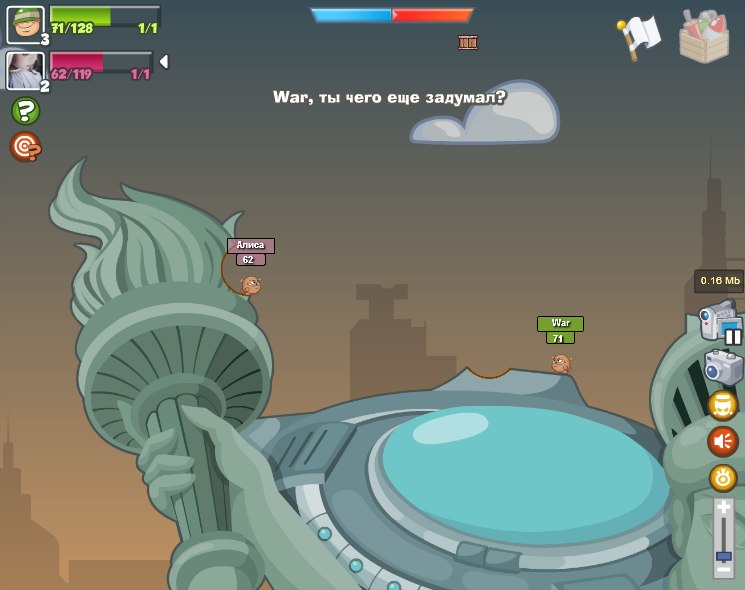Zoom out with the minus button
Viewport: 745px width, 590px height.
(x=723, y=568)
